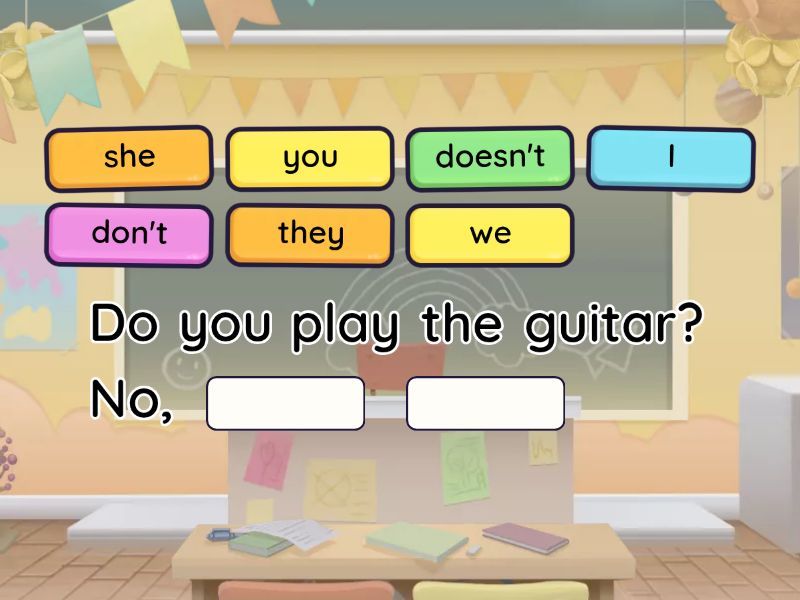Pick the yellow 'we' word tile

pos(490,234)
